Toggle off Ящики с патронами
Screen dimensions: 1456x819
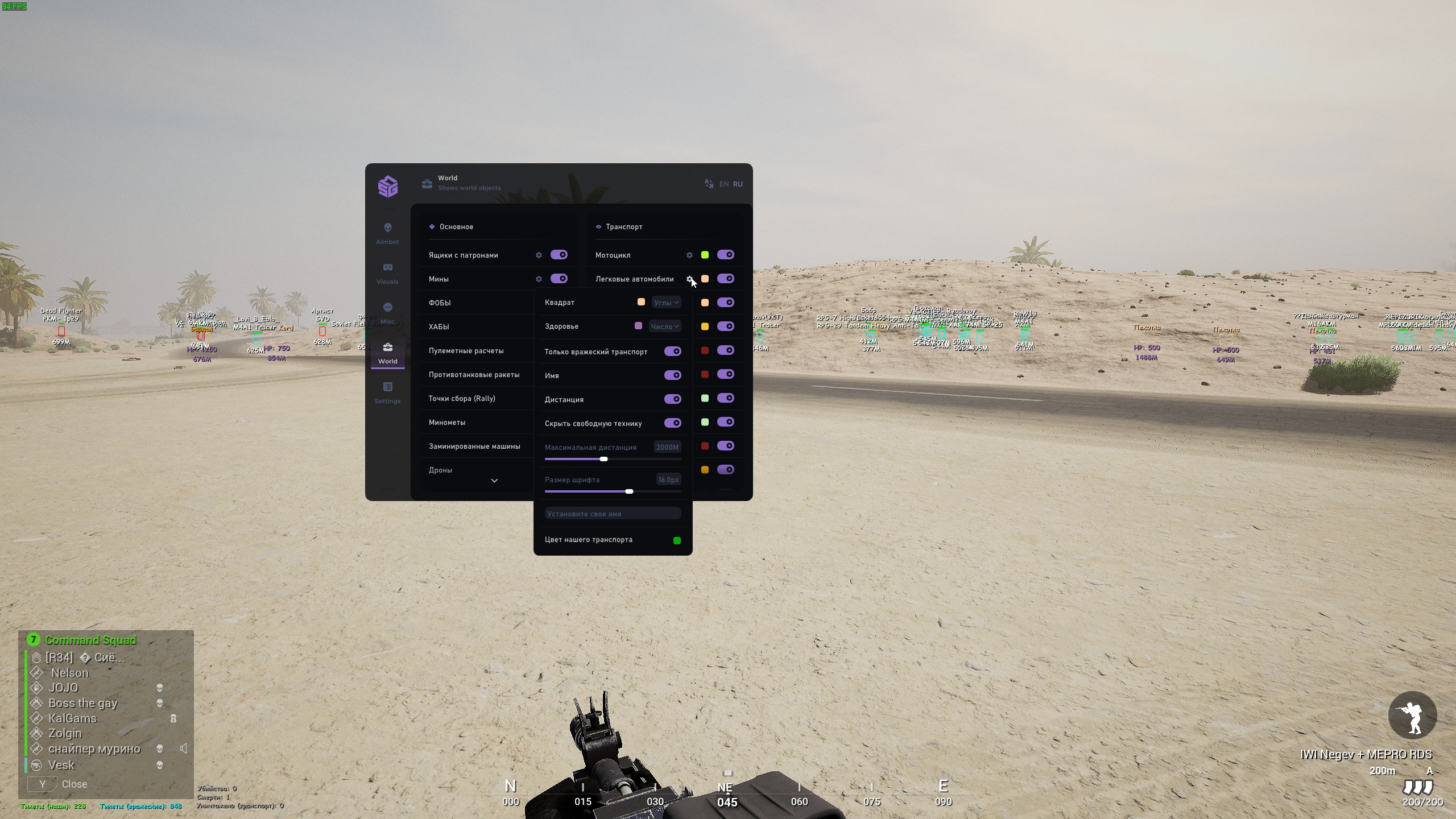click(558, 255)
